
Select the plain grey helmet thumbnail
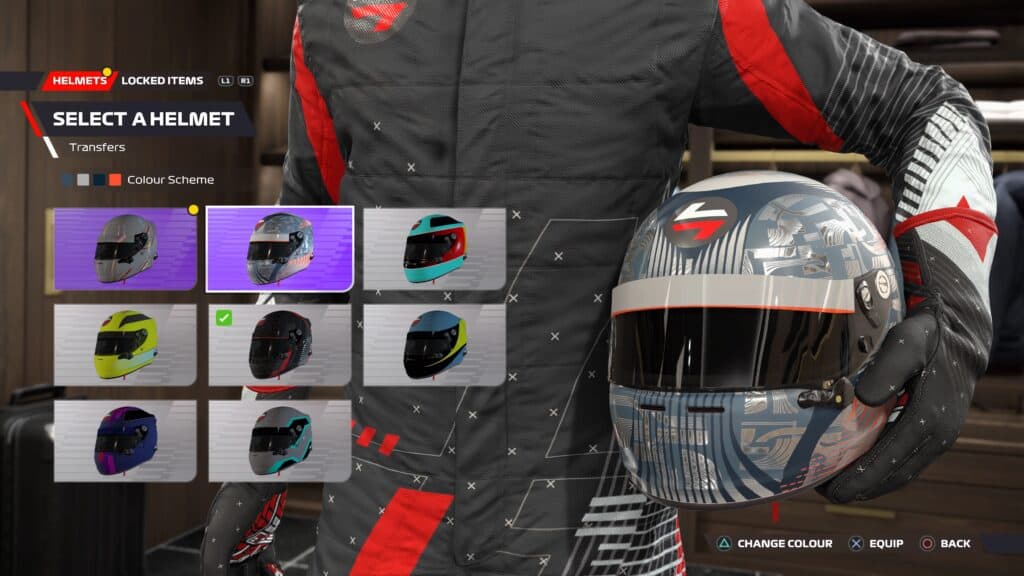point(125,249)
